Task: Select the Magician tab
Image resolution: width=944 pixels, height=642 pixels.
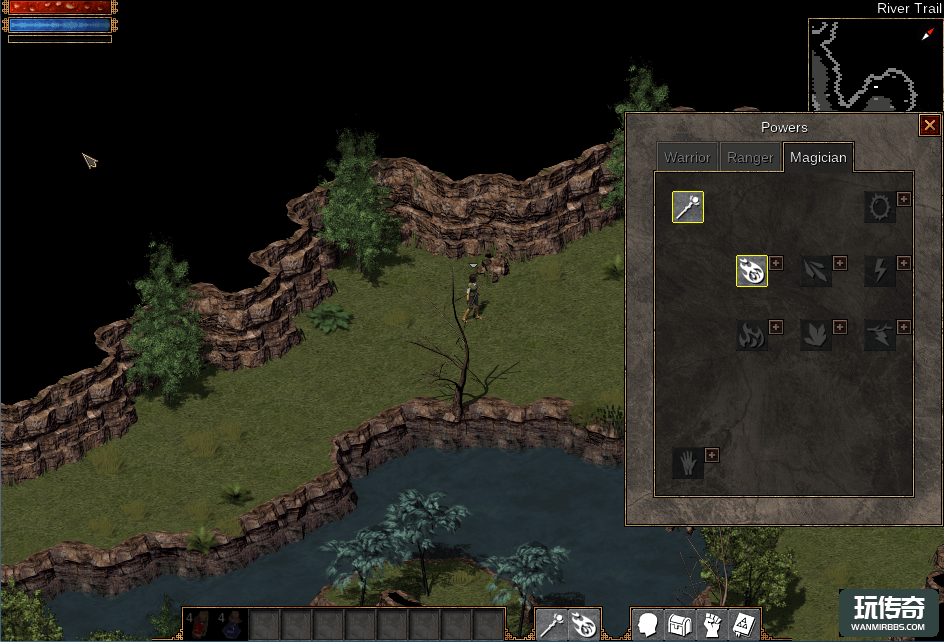Action: tap(818, 158)
